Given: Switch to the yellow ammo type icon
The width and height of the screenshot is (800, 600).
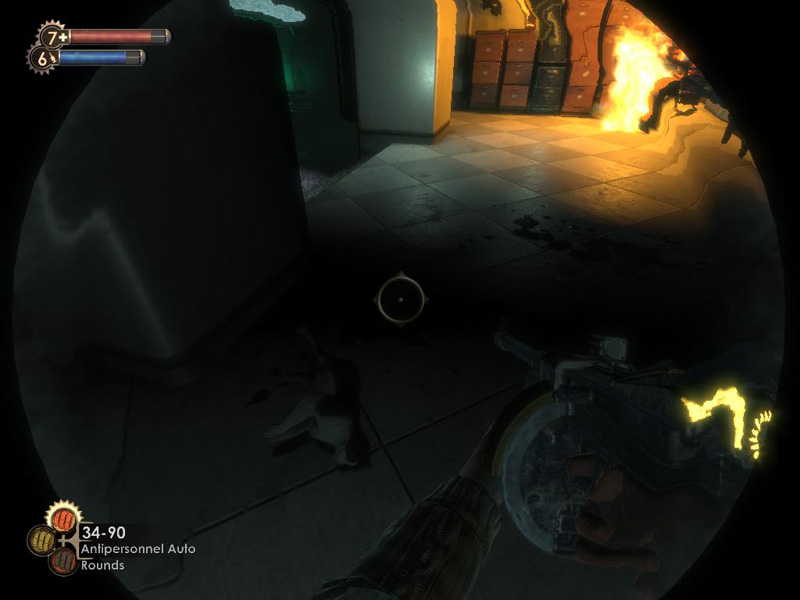Looking at the screenshot, I should click(x=41, y=540).
